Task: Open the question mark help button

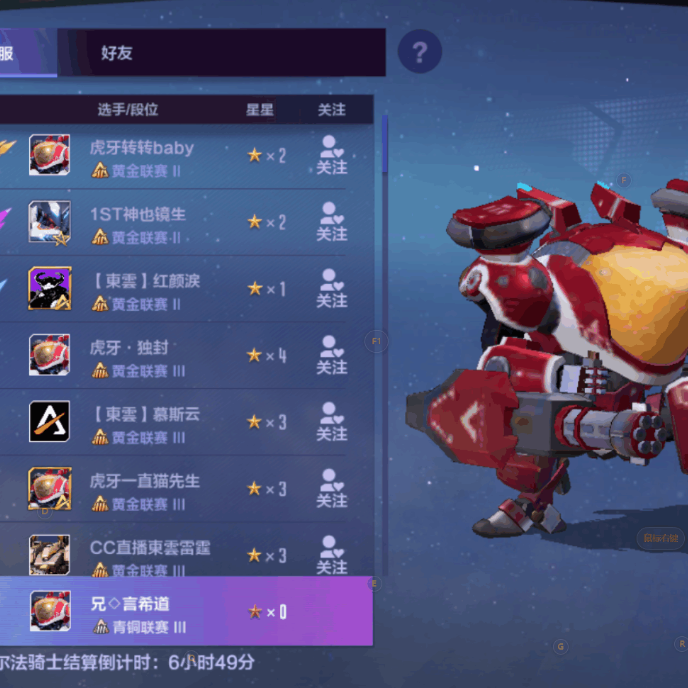Action: click(420, 53)
